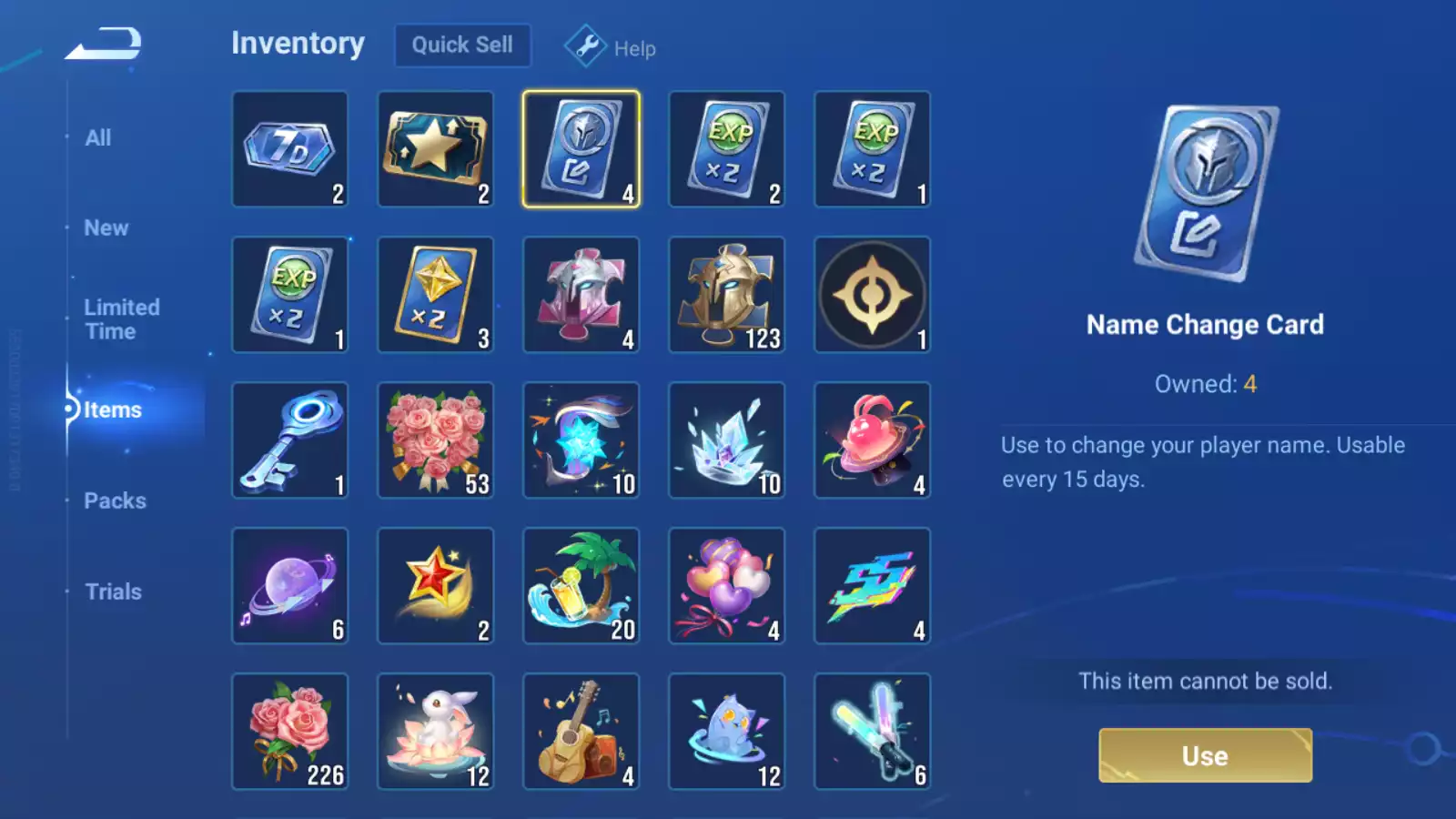Open the golden star upgrade ticket item

pyautogui.click(x=435, y=149)
